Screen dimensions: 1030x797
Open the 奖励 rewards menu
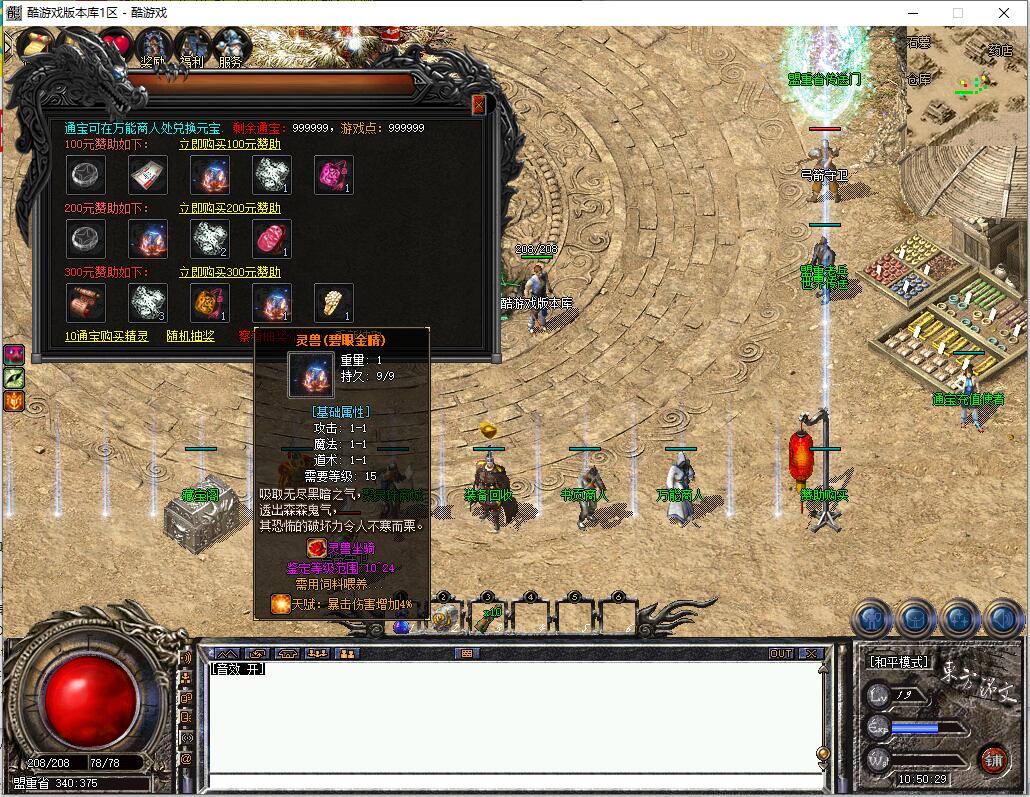pyautogui.click(x=154, y=47)
